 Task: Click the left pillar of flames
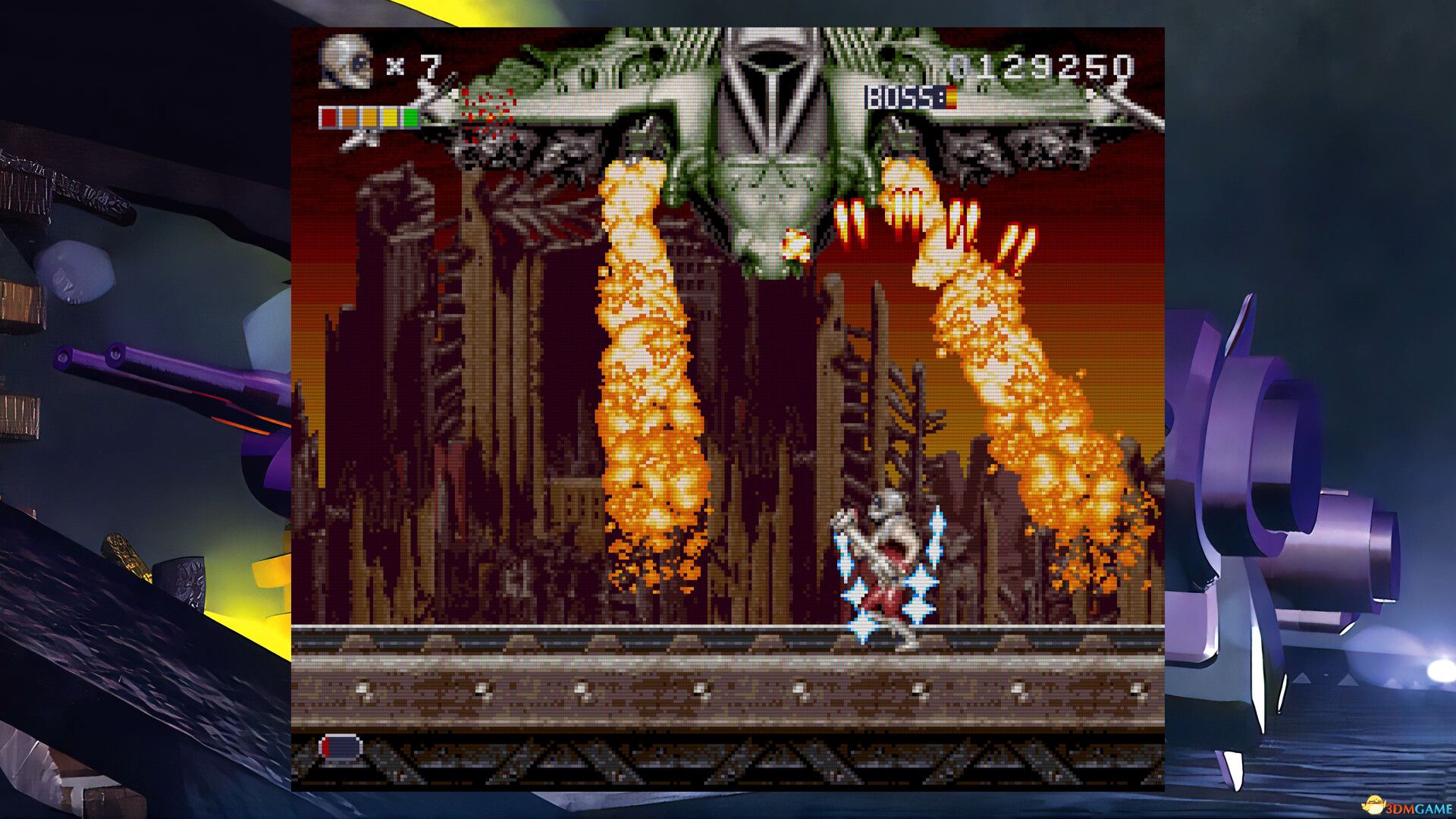point(648,379)
